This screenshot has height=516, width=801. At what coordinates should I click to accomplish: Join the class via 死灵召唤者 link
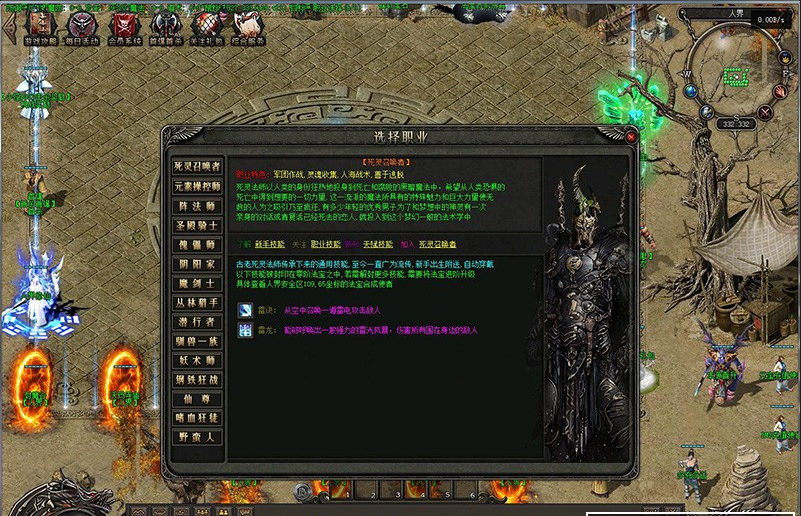point(437,243)
